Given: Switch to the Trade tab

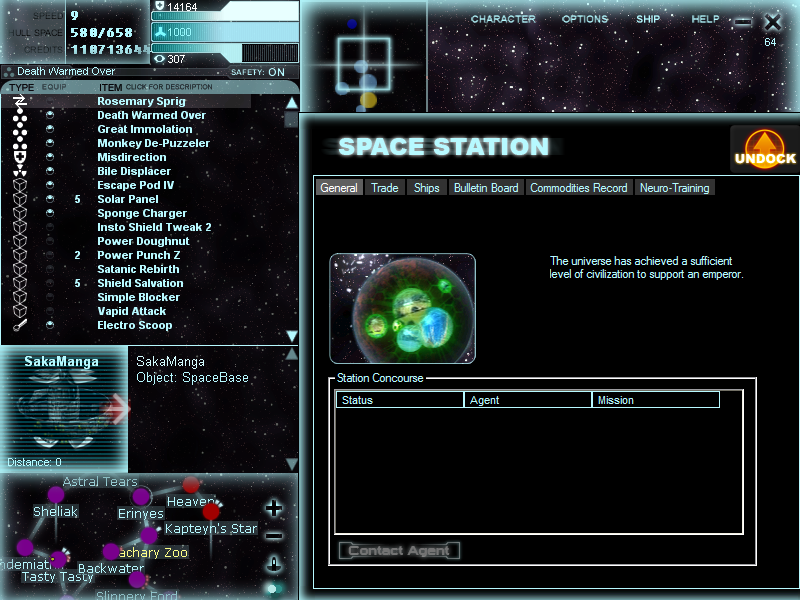Looking at the screenshot, I should (384, 188).
